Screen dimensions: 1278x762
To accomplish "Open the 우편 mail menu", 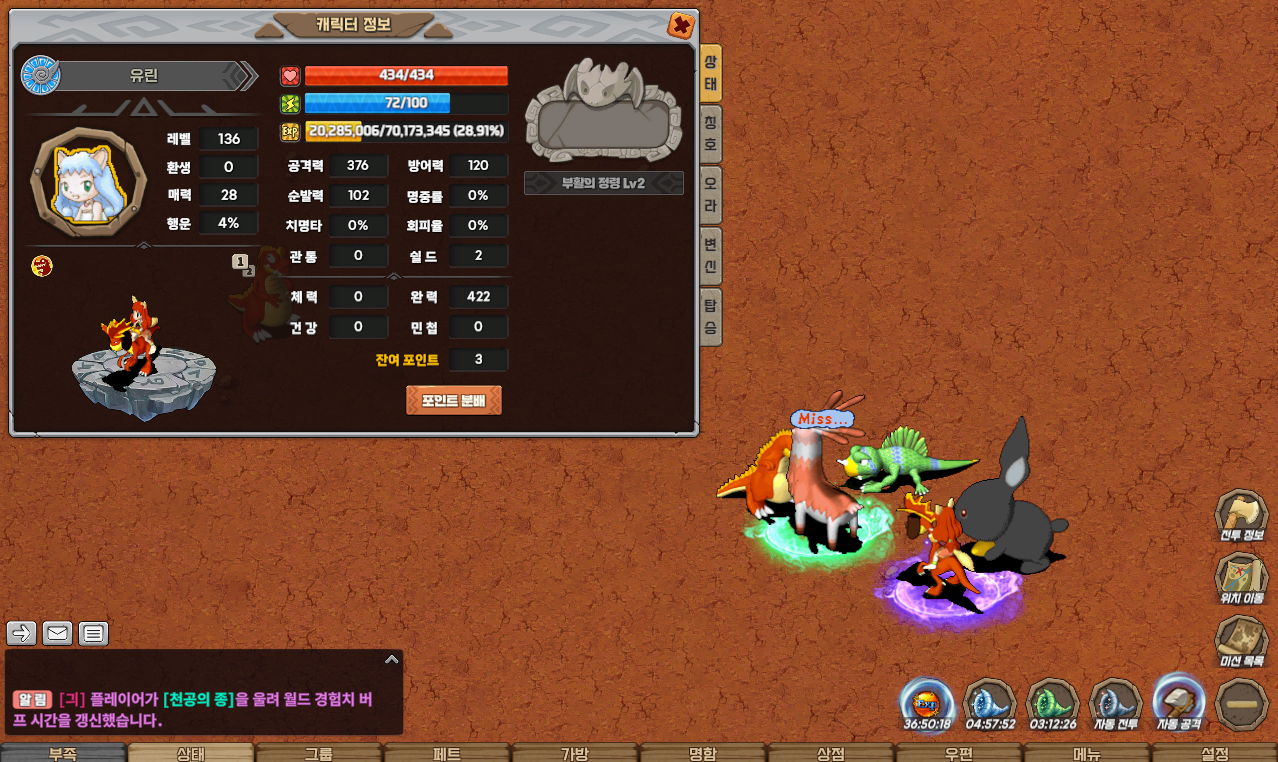I will 958,753.
